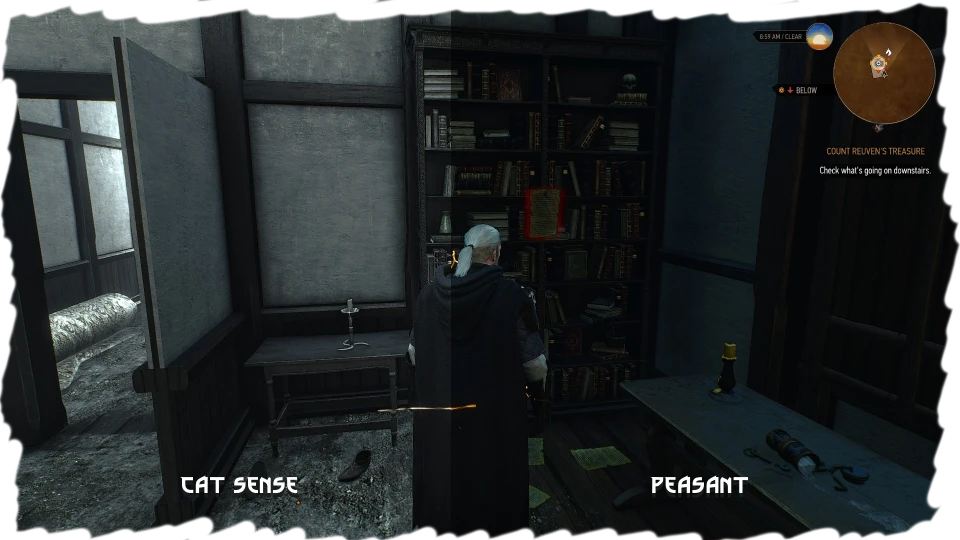Viewport: 960px width, 540px height.
Task: Select the sunrise weather icon
Action: pyautogui.click(x=819, y=36)
